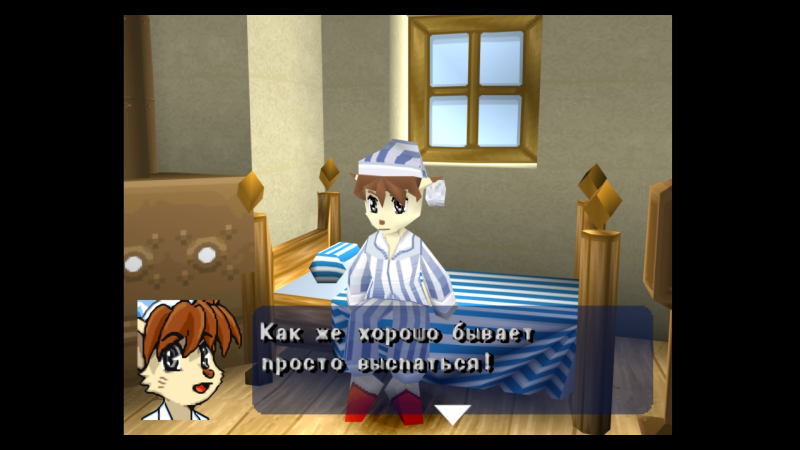
Task: Advance dialogue with the white down arrow
Action: tap(452, 414)
